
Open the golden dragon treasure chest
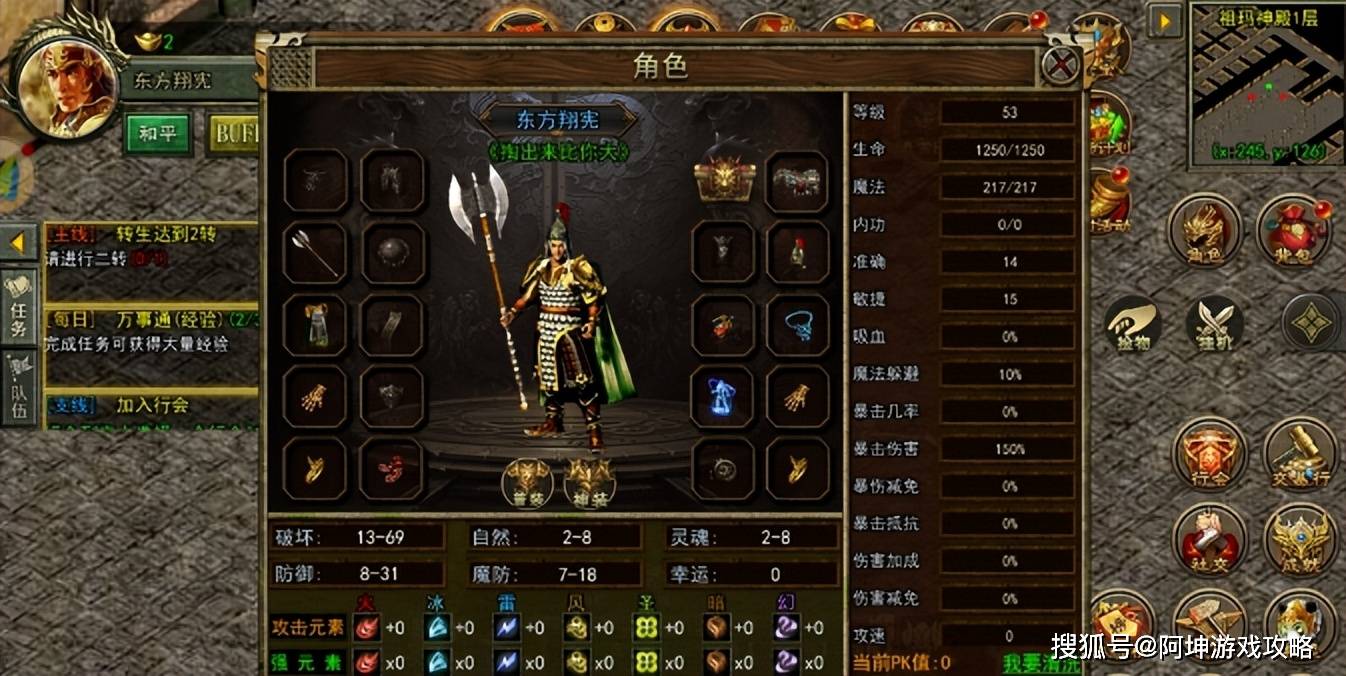tap(723, 181)
